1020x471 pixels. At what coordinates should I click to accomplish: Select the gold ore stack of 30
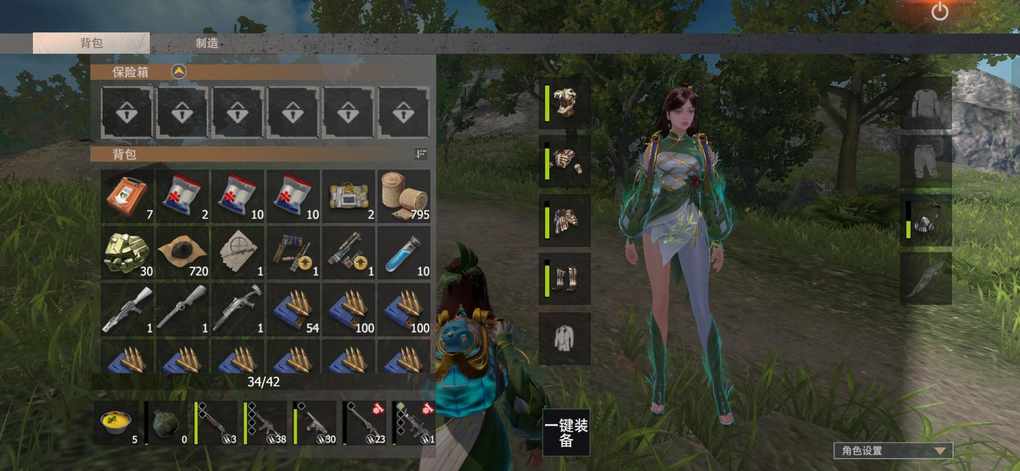128,252
